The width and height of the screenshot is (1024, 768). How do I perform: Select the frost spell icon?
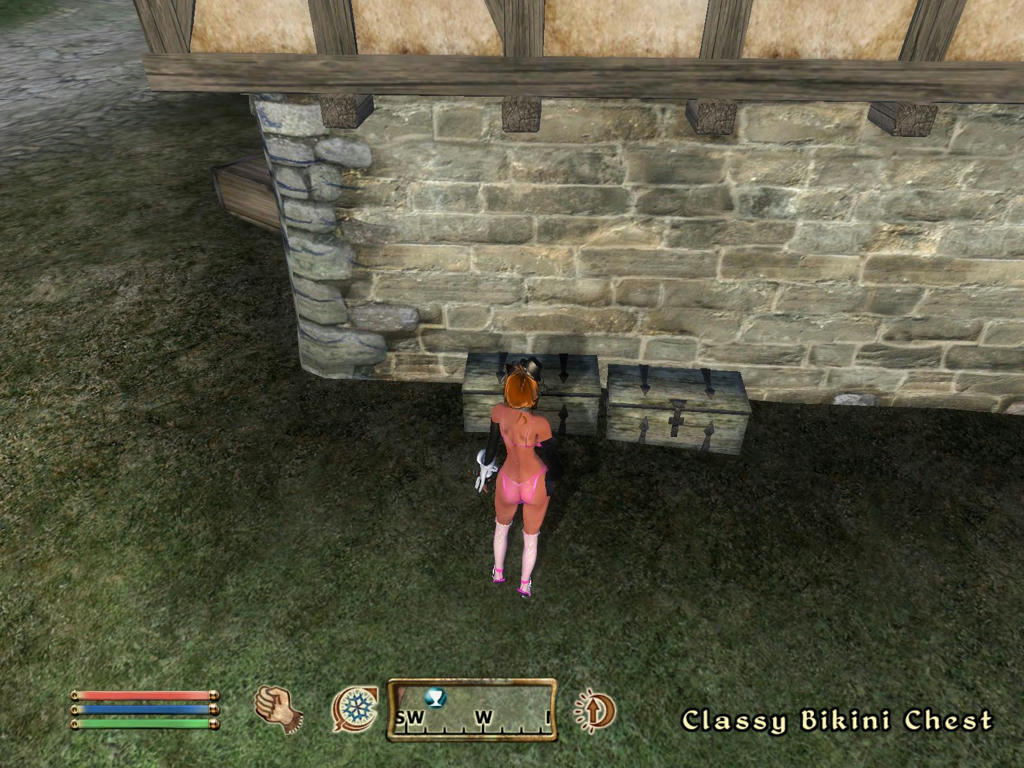pyautogui.click(x=355, y=709)
